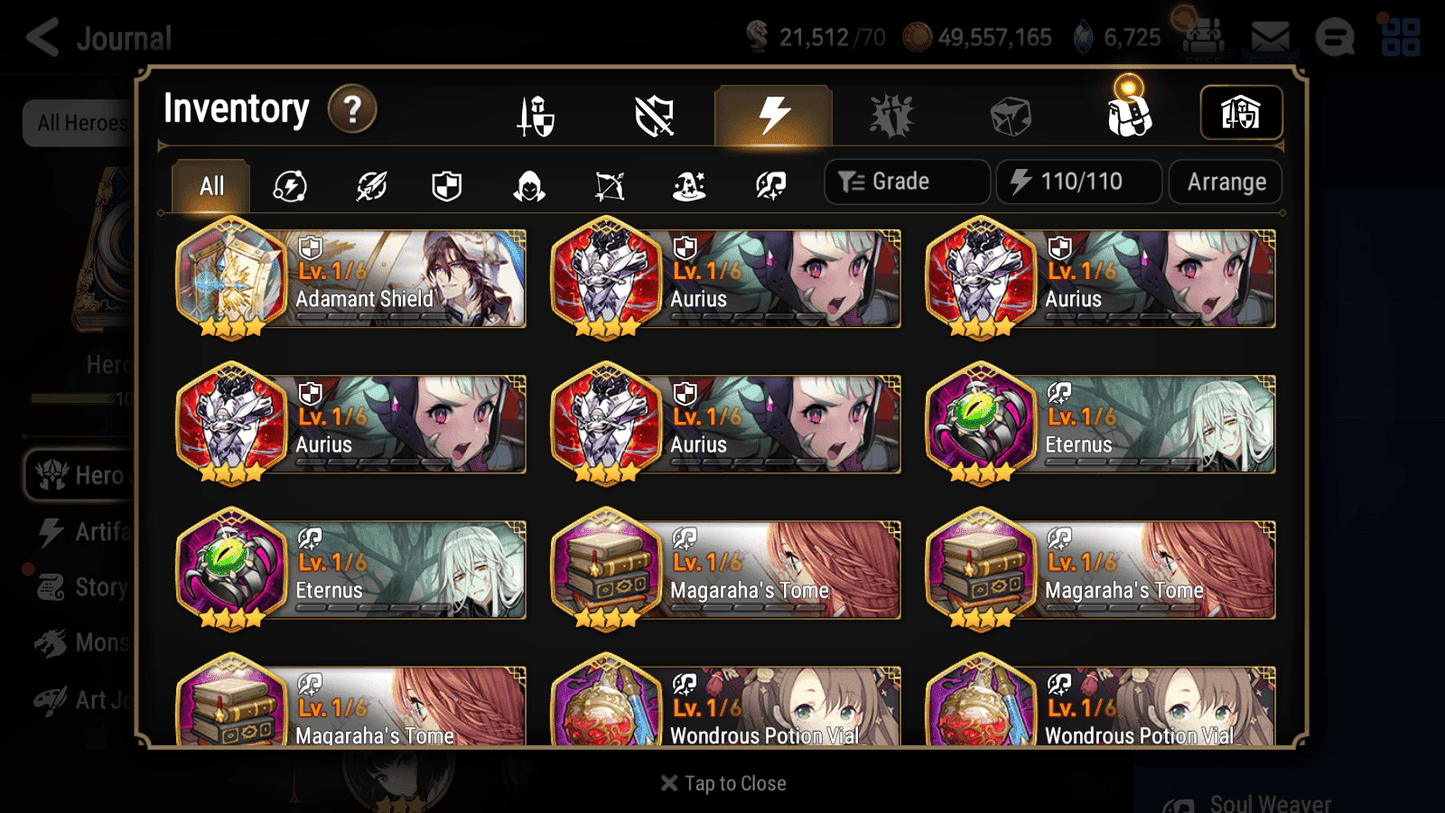Open the mail envelope icon
1445x813 pixels.
tap(1269, 36)
